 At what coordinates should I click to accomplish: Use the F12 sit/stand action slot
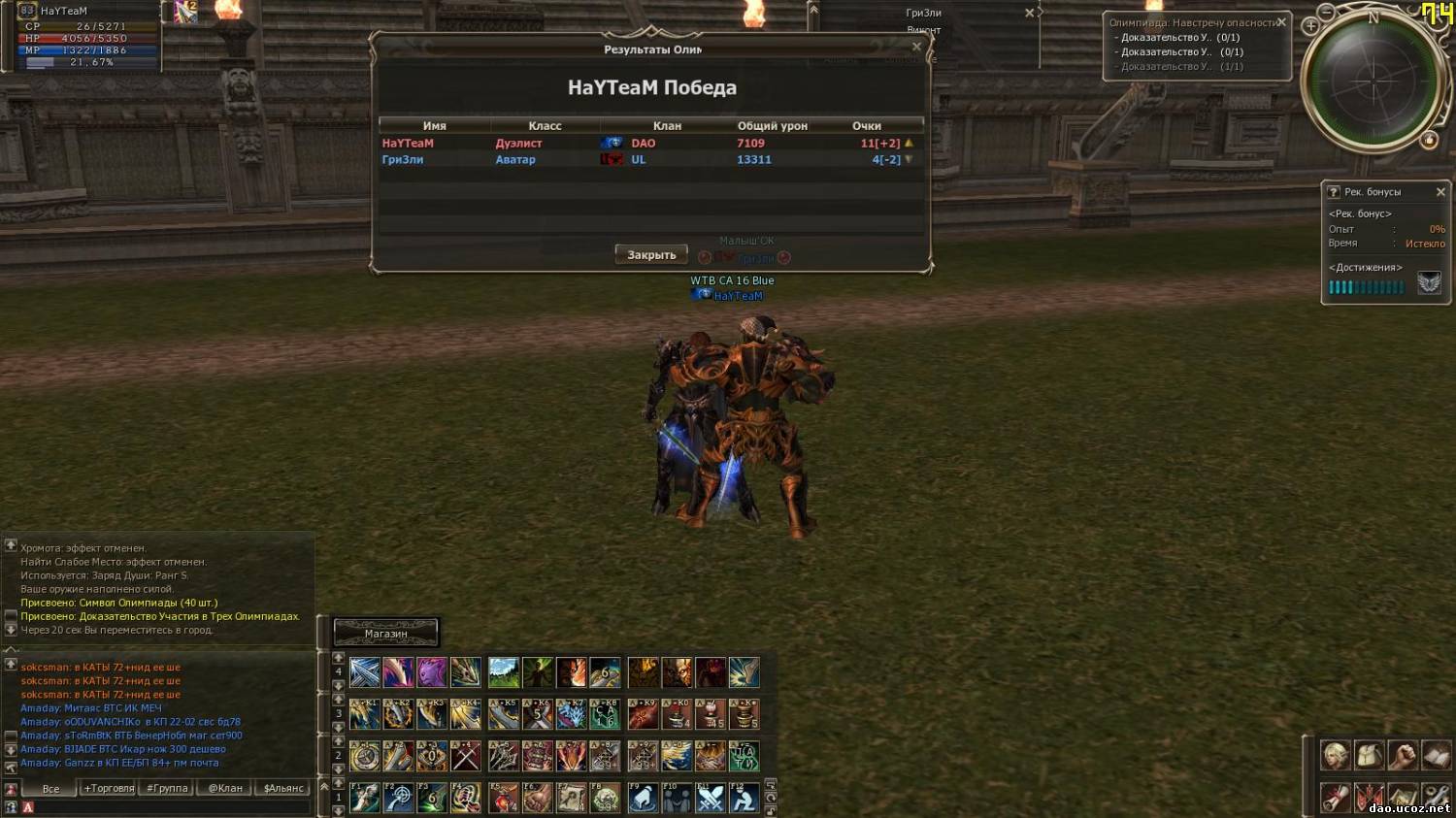tap(745, 799)
